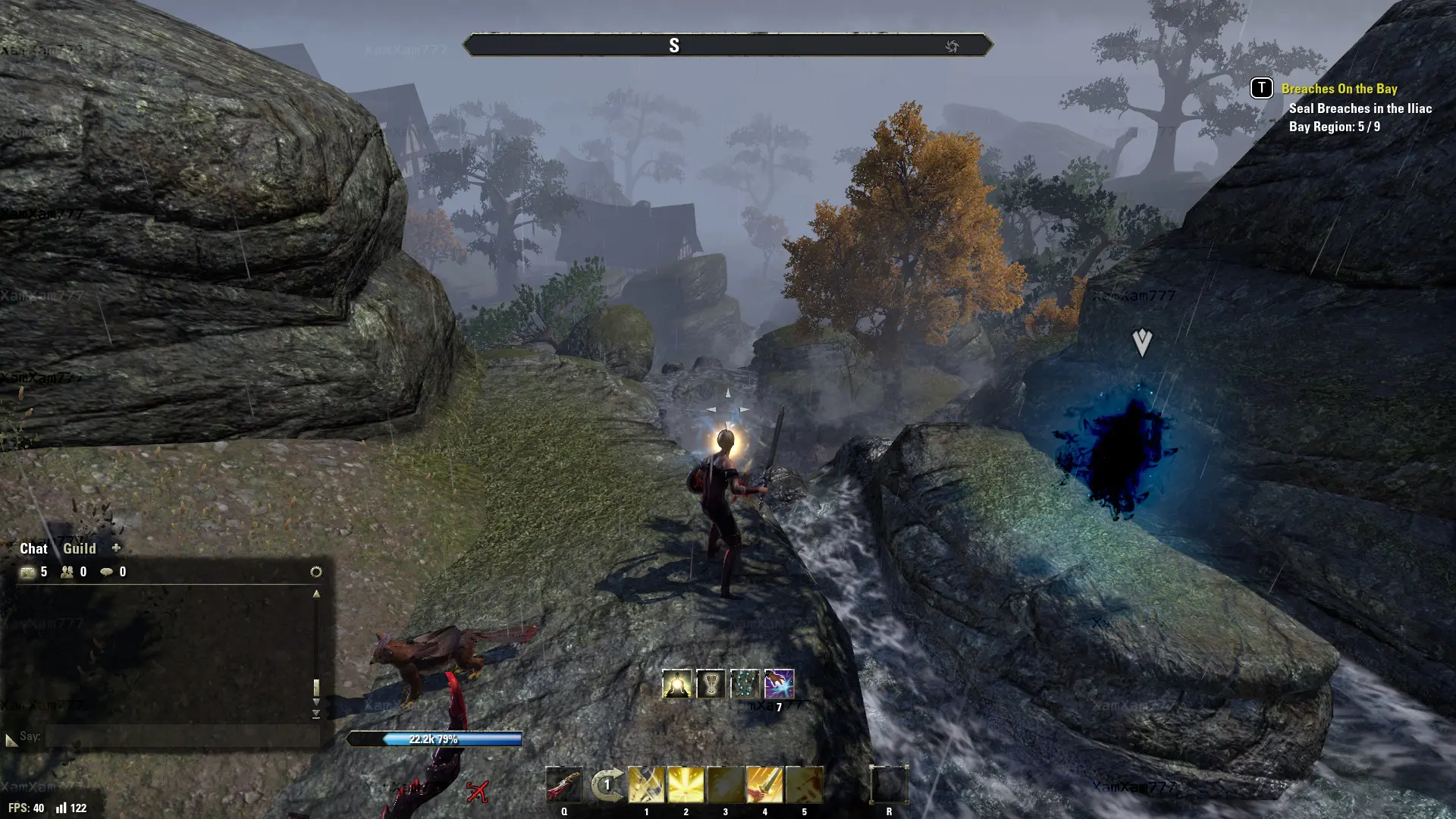The width and height of the screenshot is (1456, 819).
Task: Select the empty ultimate ability slot
Action: [x=889, y=784]
